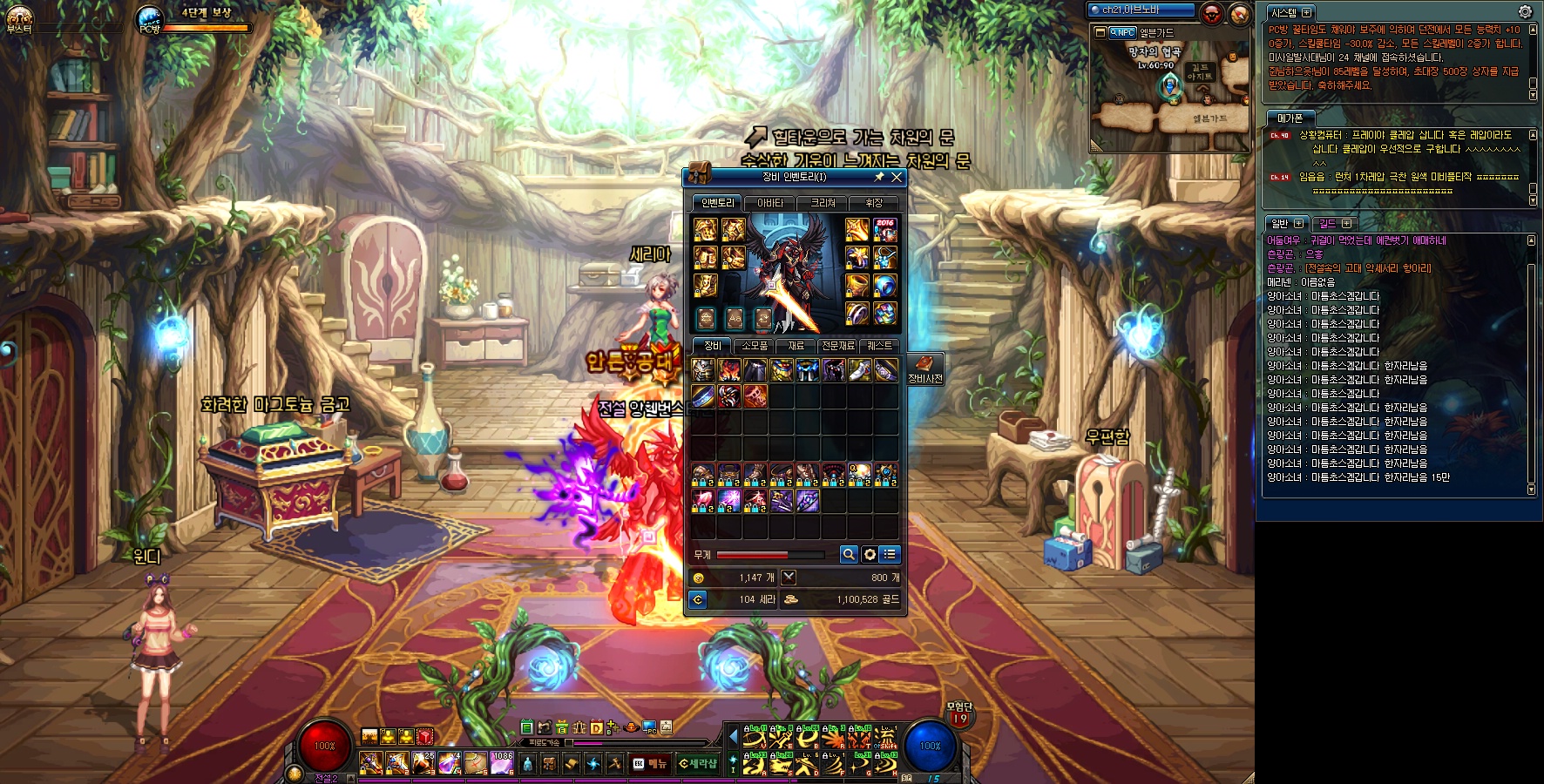Open the 퀘스트 (Quest) inventory tab
The height and width of the screenshot is (784, 1544).
(x=879, y=346)
